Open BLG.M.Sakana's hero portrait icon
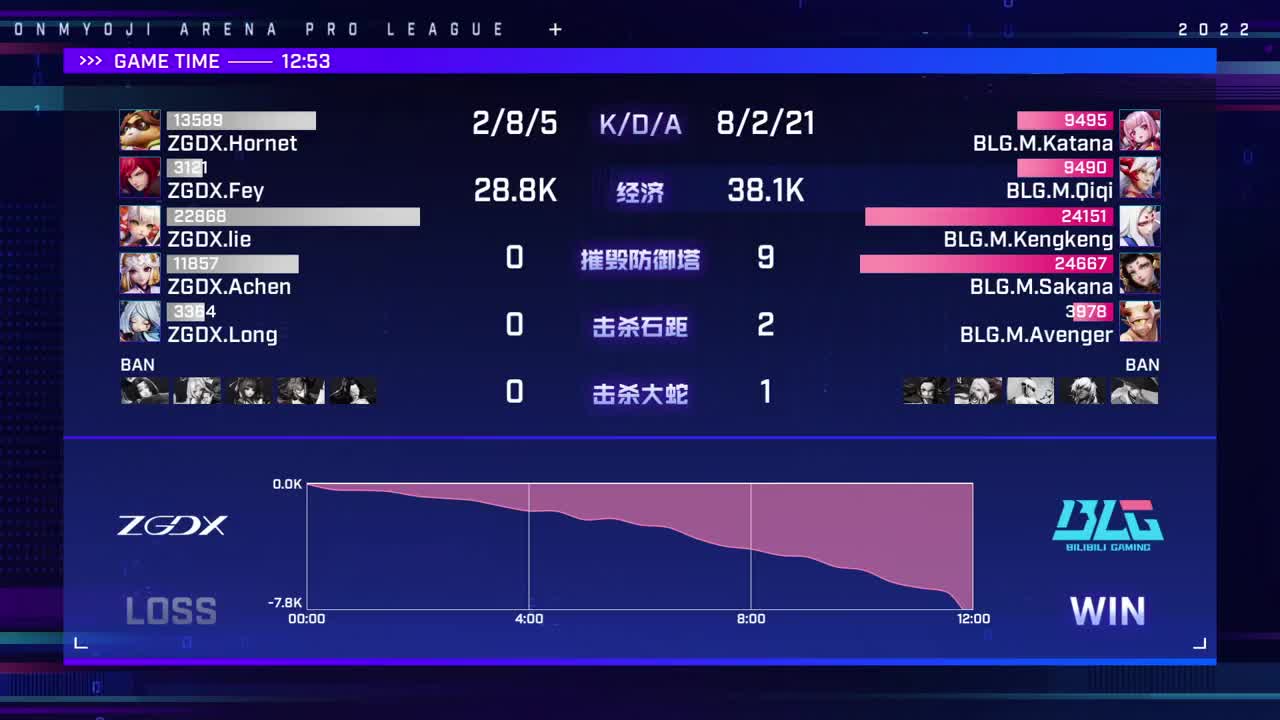Screen dimensions: 1280x720 (x=1141, y=275)
